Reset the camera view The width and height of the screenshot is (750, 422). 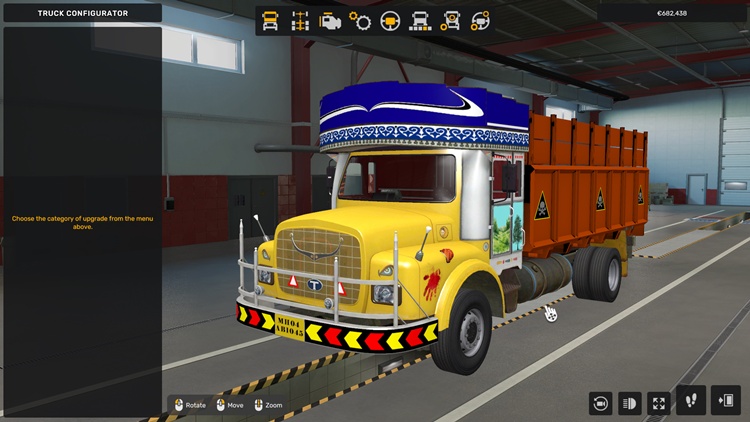tap(600, 402)
